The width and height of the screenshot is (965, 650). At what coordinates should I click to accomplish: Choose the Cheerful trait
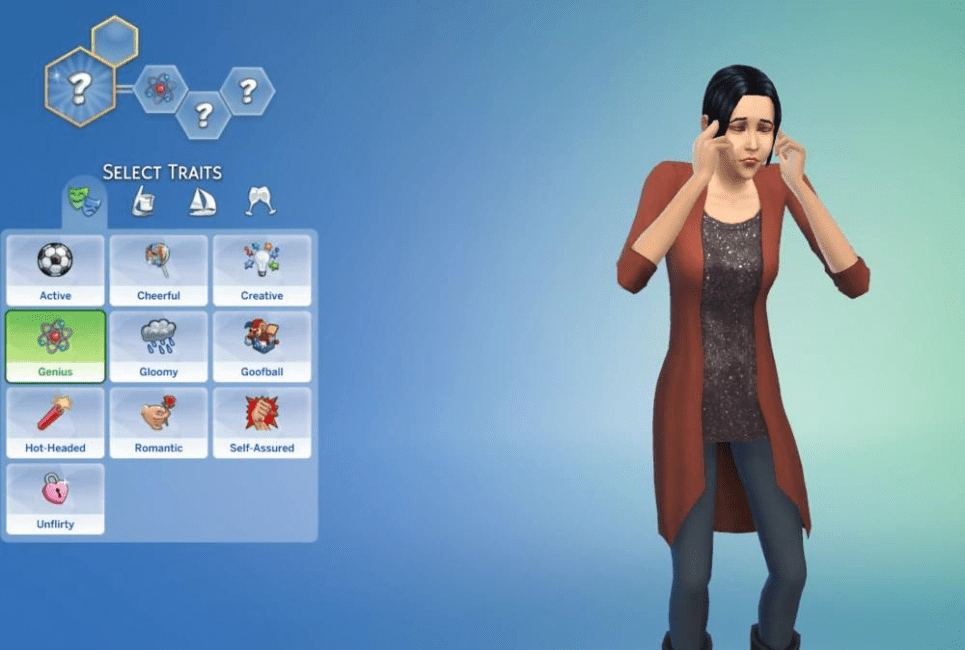coord(159,270)
